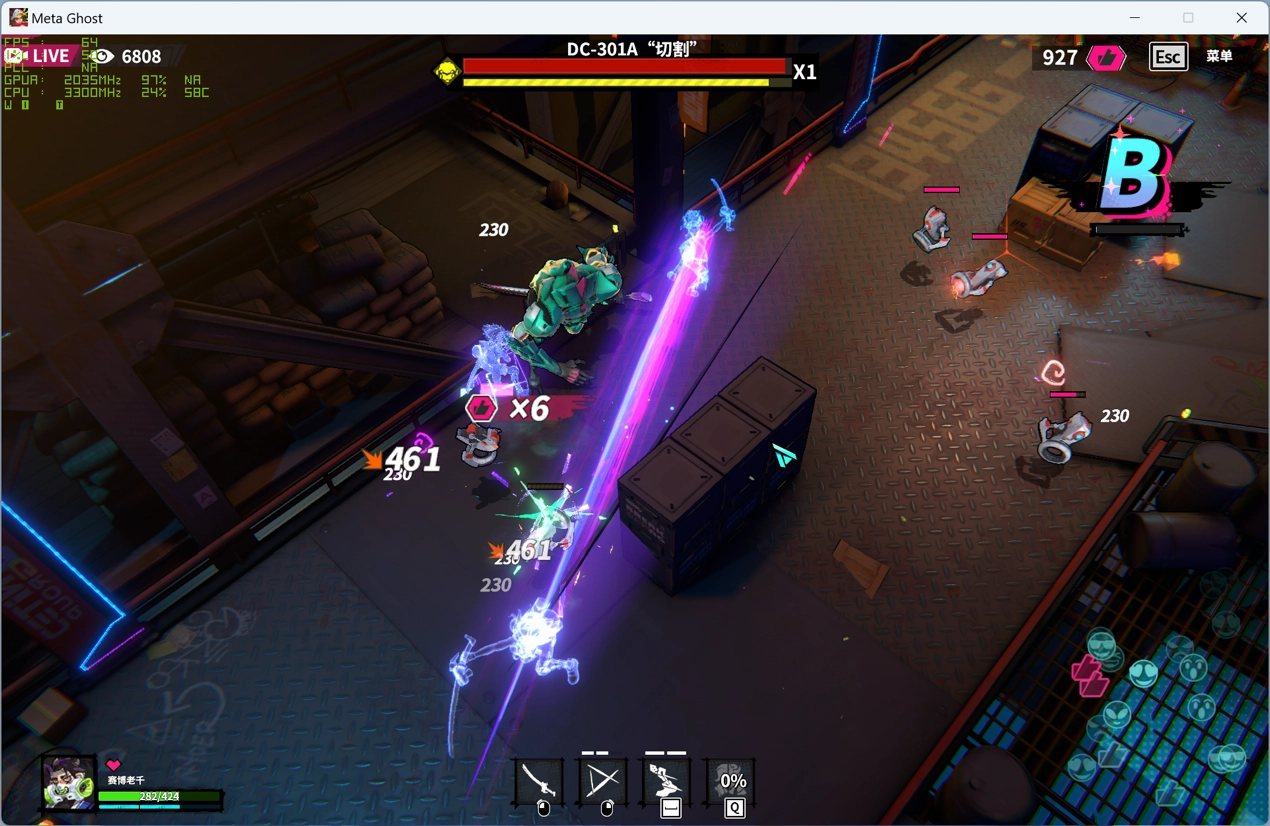Minimize the Meta Ghost window
The width and height of the screenshot is (1270, 826).
[1135, 17]
